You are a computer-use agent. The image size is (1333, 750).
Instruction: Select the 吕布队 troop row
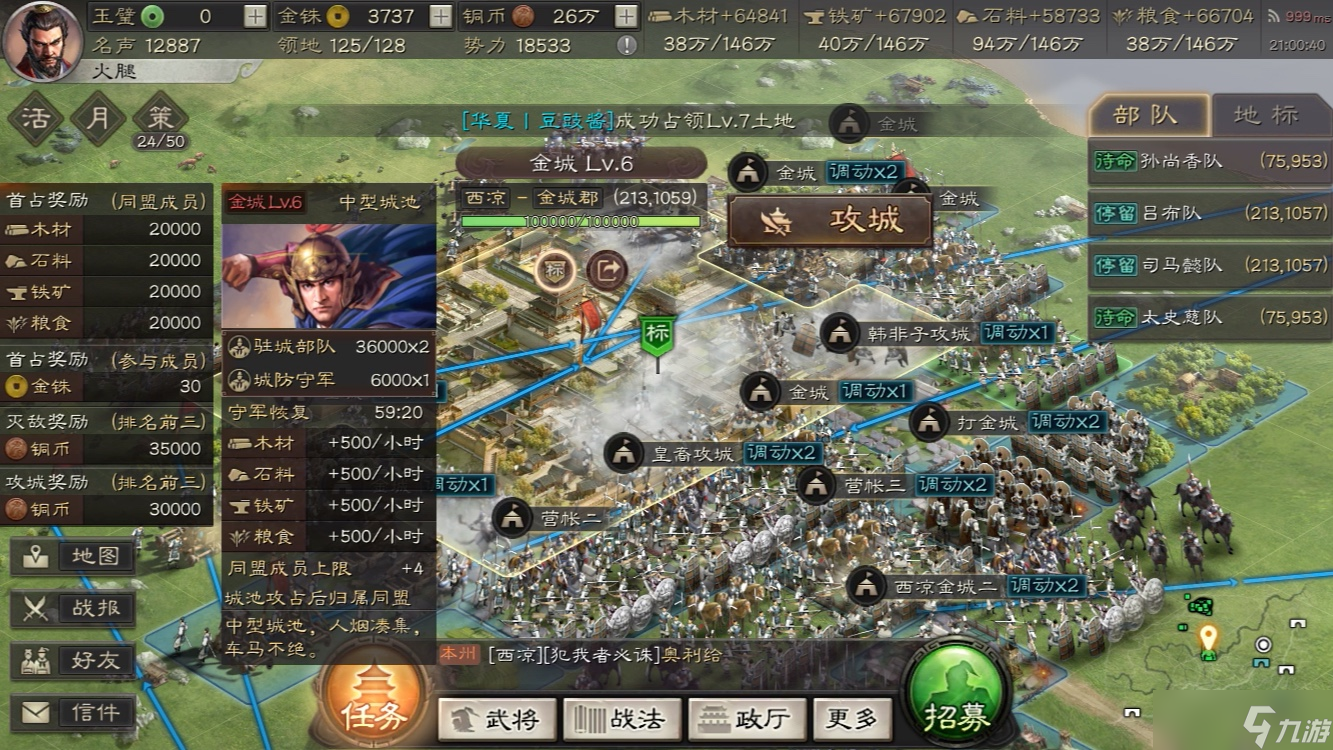(x=1209, y=213)
